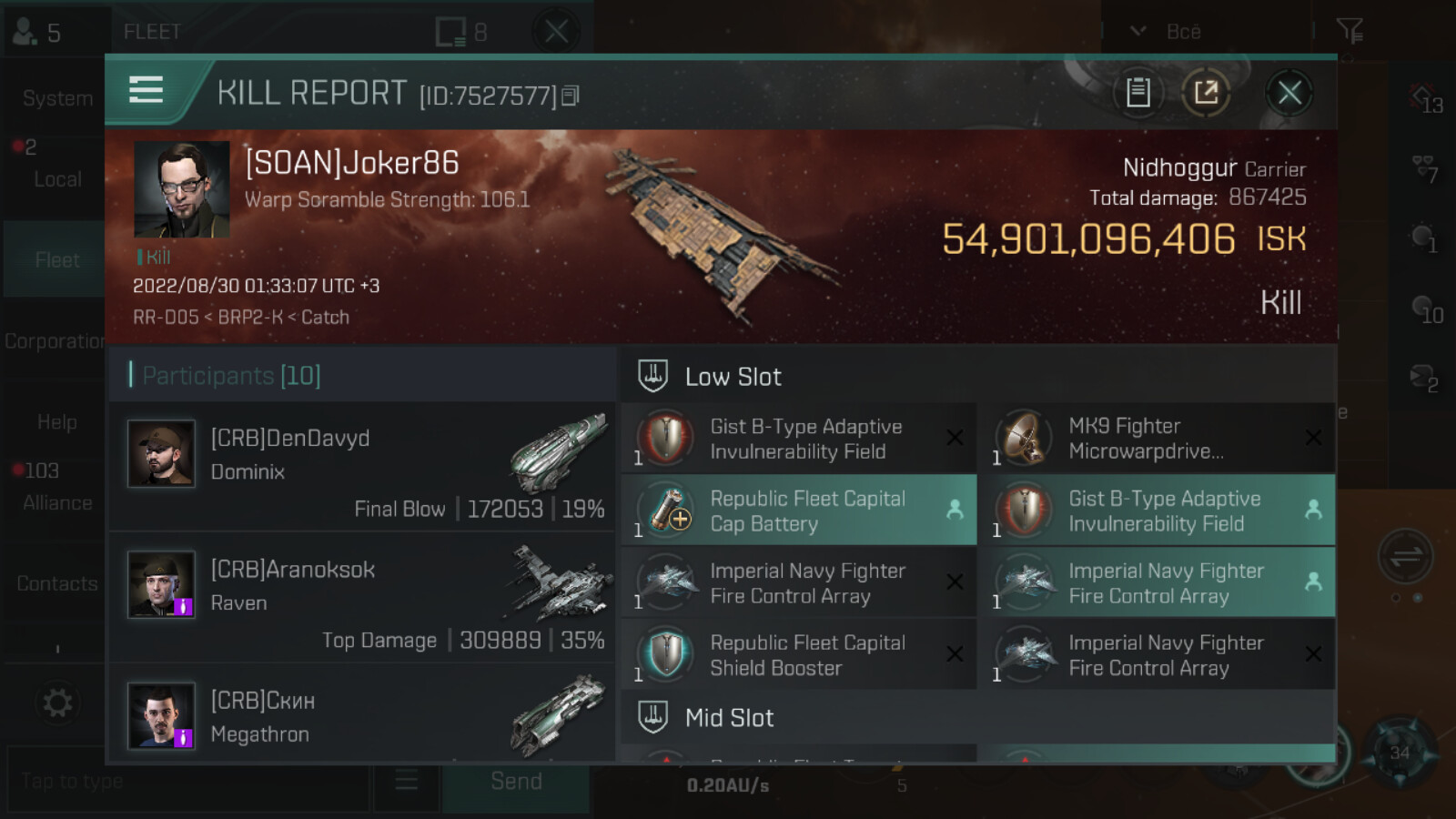Viewport: 1456px width, 819px height.
Task: Open the Corporation chat channel
Action: coord(55,341)
